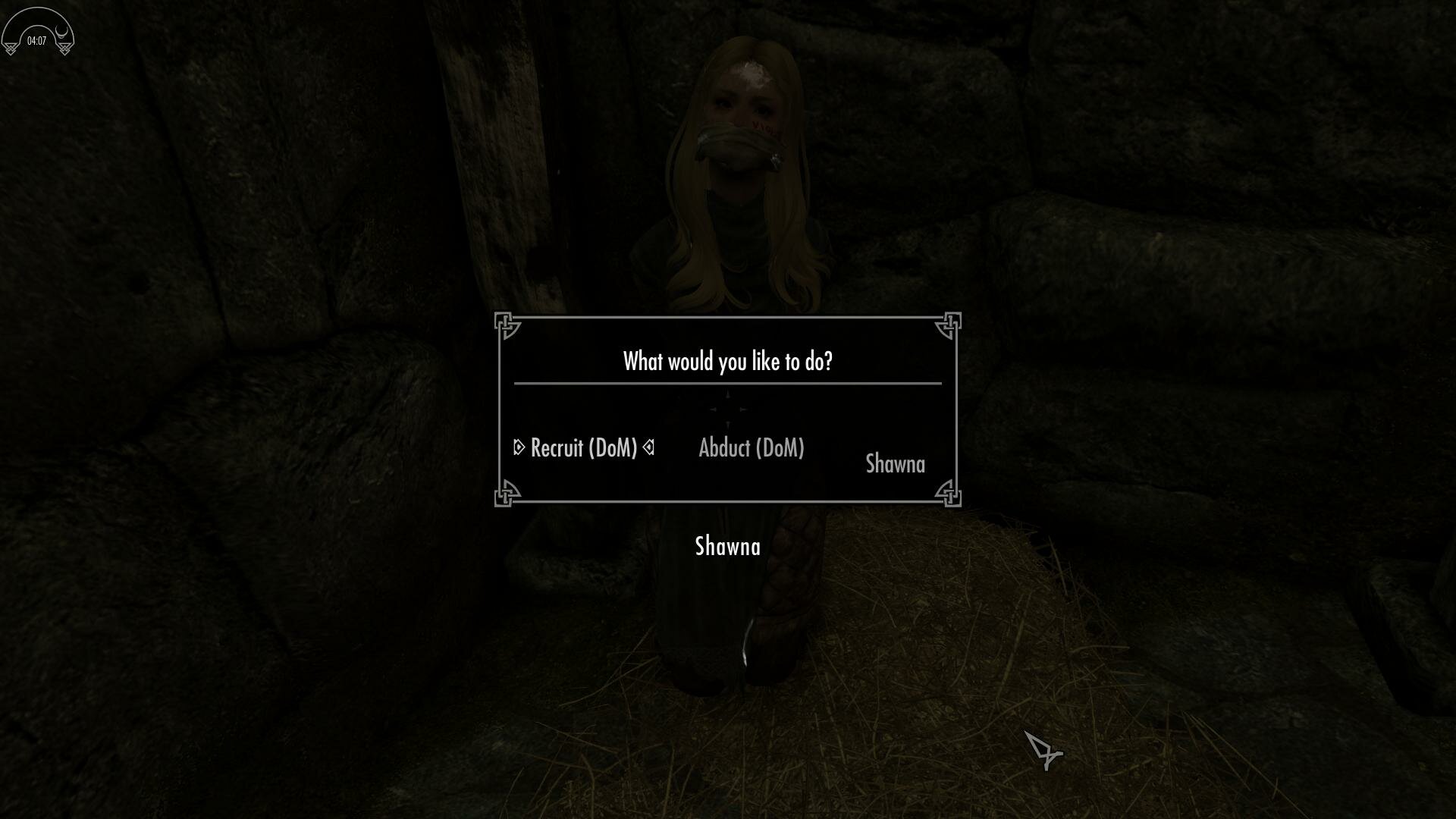The width and height of the screenshot is (1456, 819).
Task: Select the highlighted Recruit (DoM) choice
Action: tap(585, 448)
